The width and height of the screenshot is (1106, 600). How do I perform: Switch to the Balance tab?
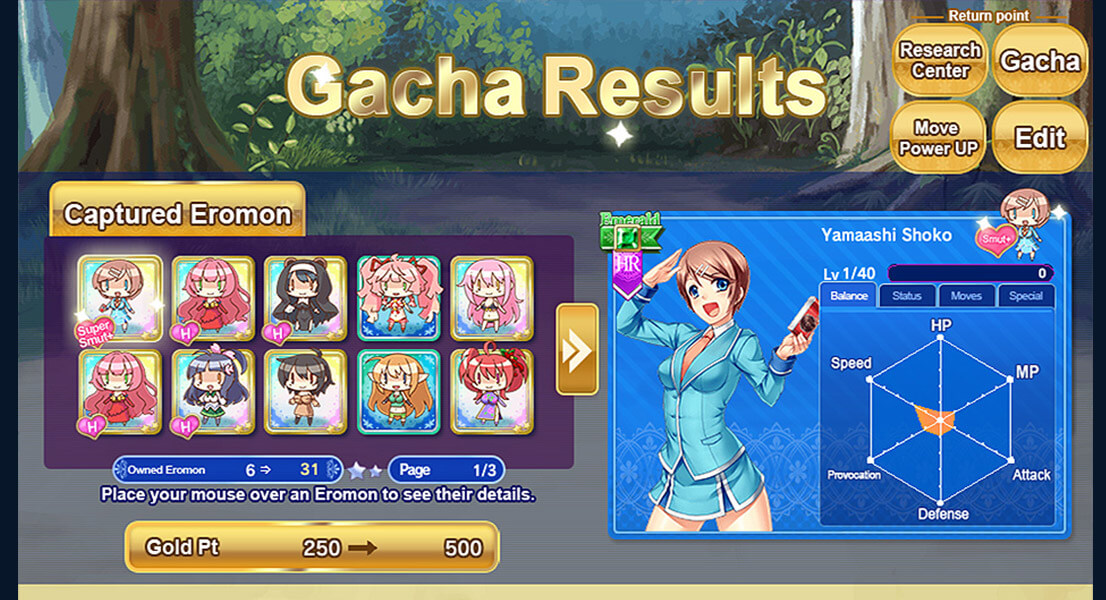848,296
